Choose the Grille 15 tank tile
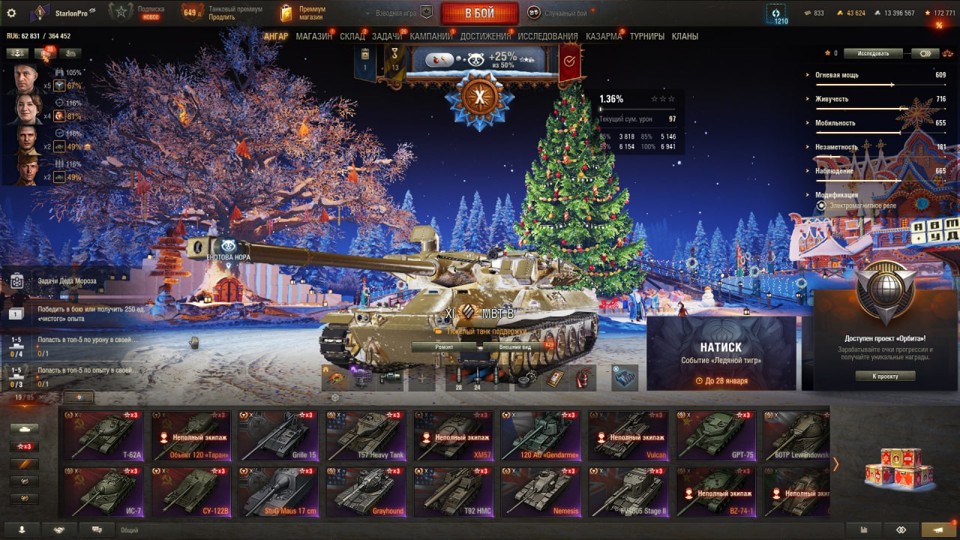960x540 pixels. (280, 436)
